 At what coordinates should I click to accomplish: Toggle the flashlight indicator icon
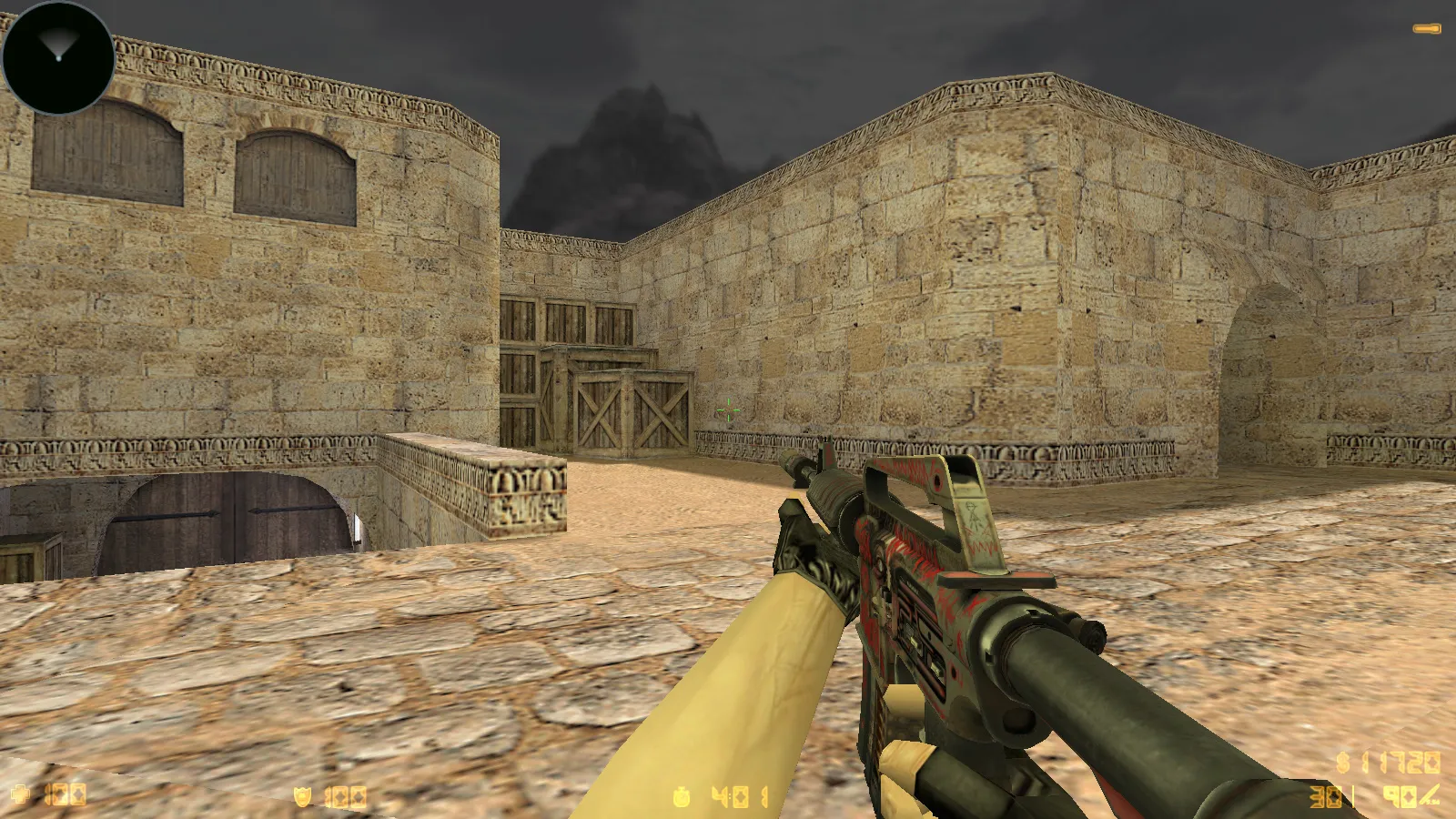(1426, 29)
